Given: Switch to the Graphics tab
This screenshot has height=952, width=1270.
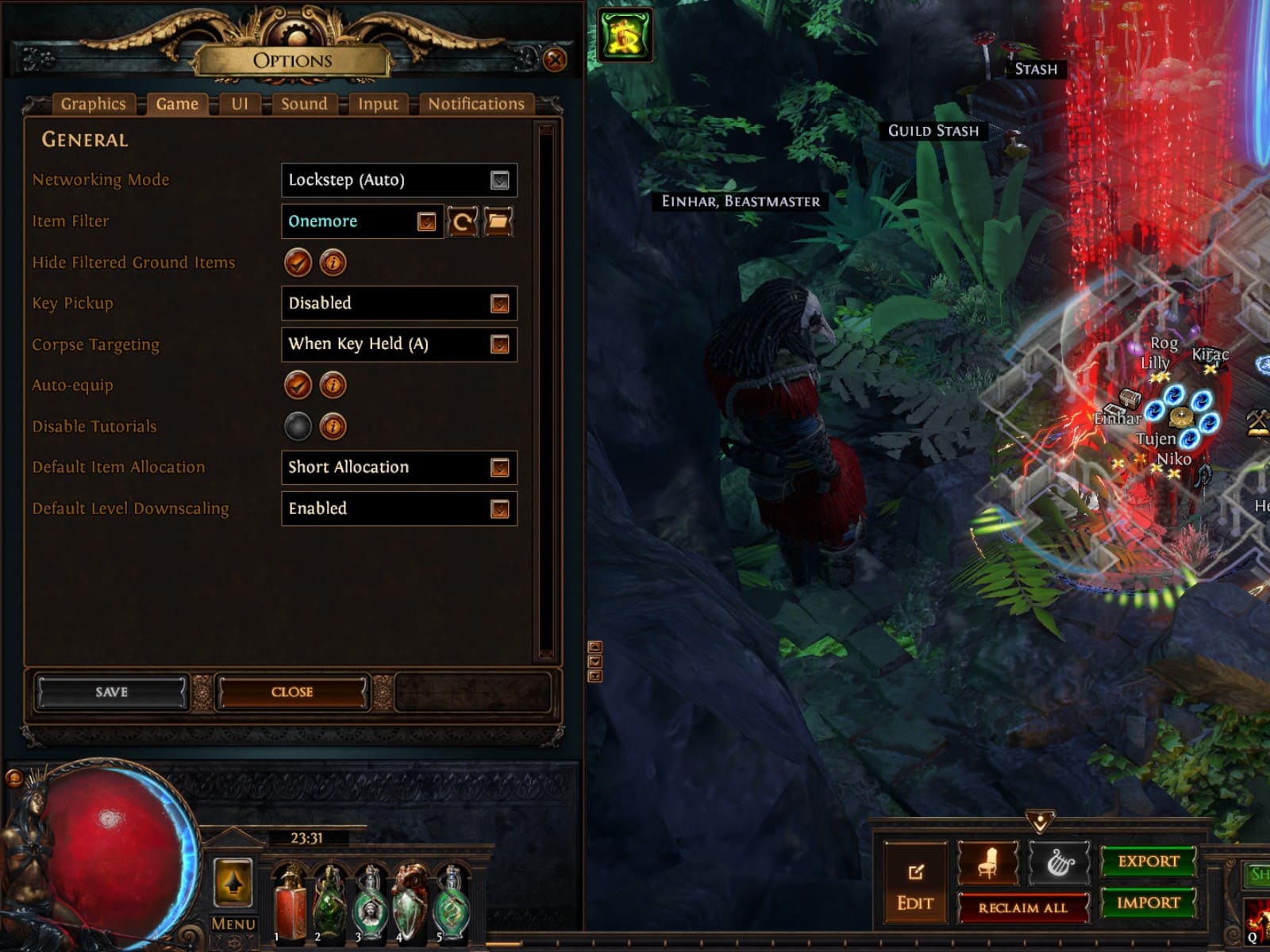Looking at the screenshot, I should point(93,104).
